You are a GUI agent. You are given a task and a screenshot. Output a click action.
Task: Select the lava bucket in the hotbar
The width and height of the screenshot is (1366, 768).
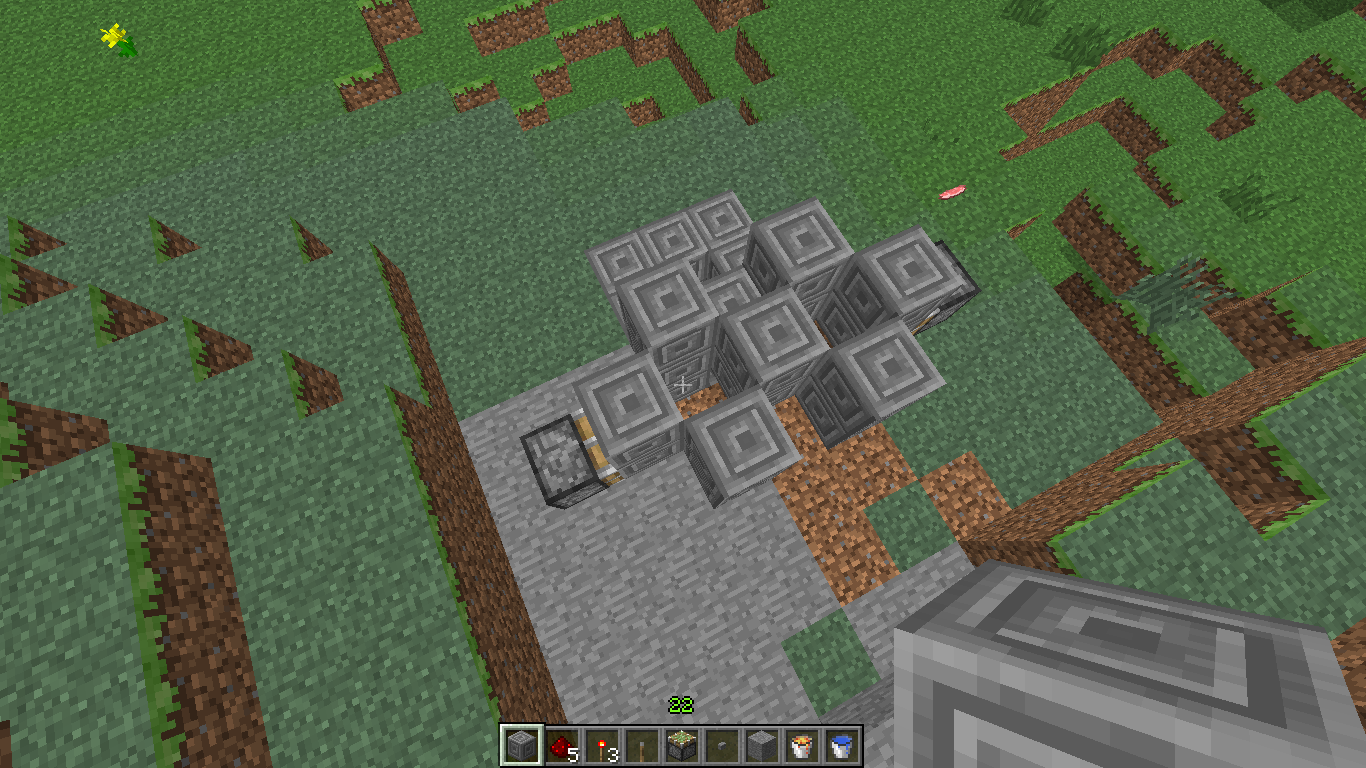coord(801,746)
